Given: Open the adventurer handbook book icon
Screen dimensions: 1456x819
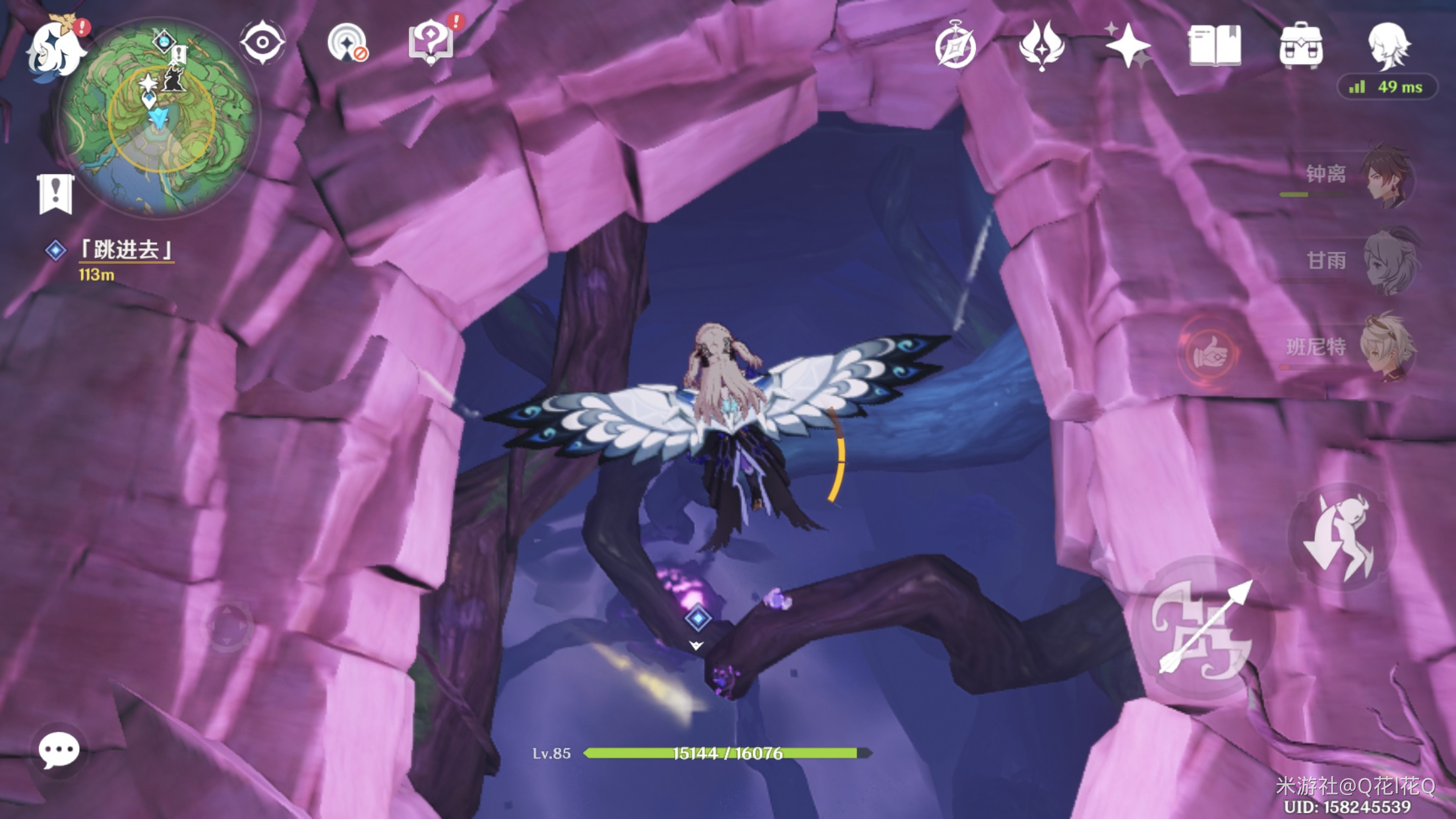Looking at the screenshot, I should pos(1214,45).
